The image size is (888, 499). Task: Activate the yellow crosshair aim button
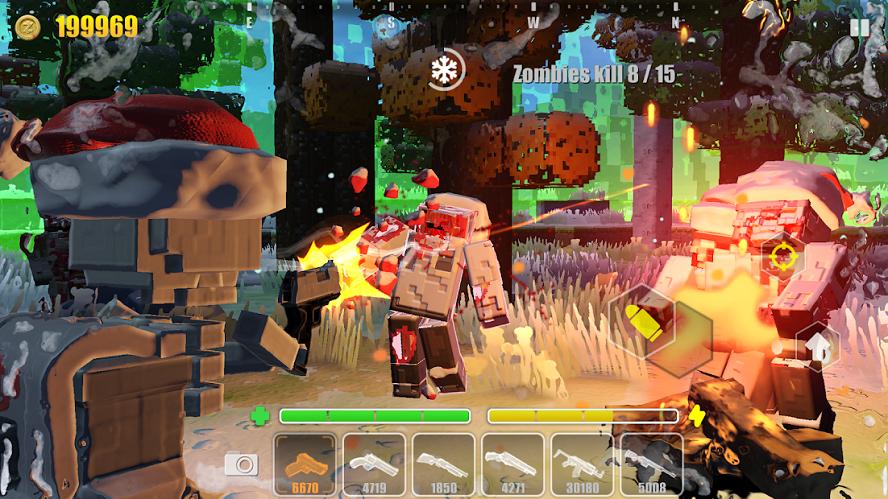click(783, 256)
